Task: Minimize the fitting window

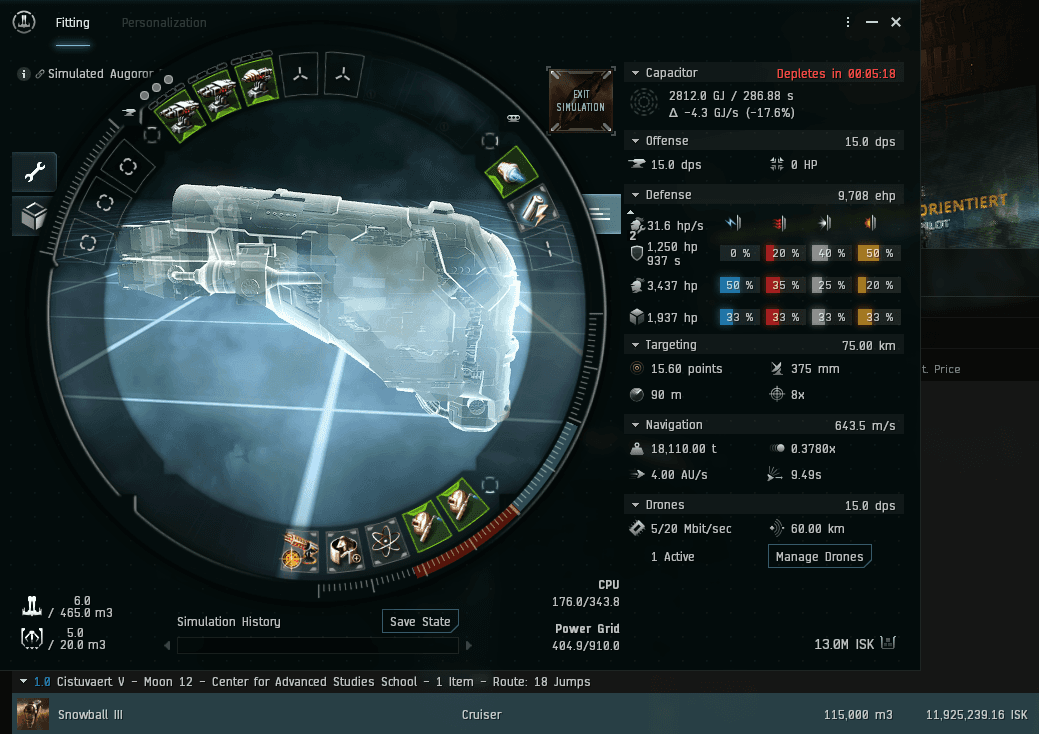Action: click(872, 22)
